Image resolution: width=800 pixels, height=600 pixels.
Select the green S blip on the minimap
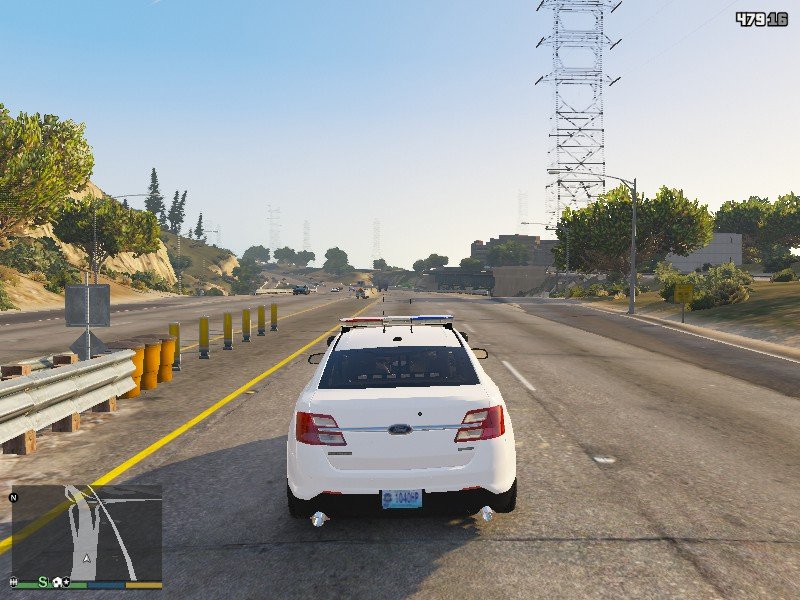pos(43,581)
